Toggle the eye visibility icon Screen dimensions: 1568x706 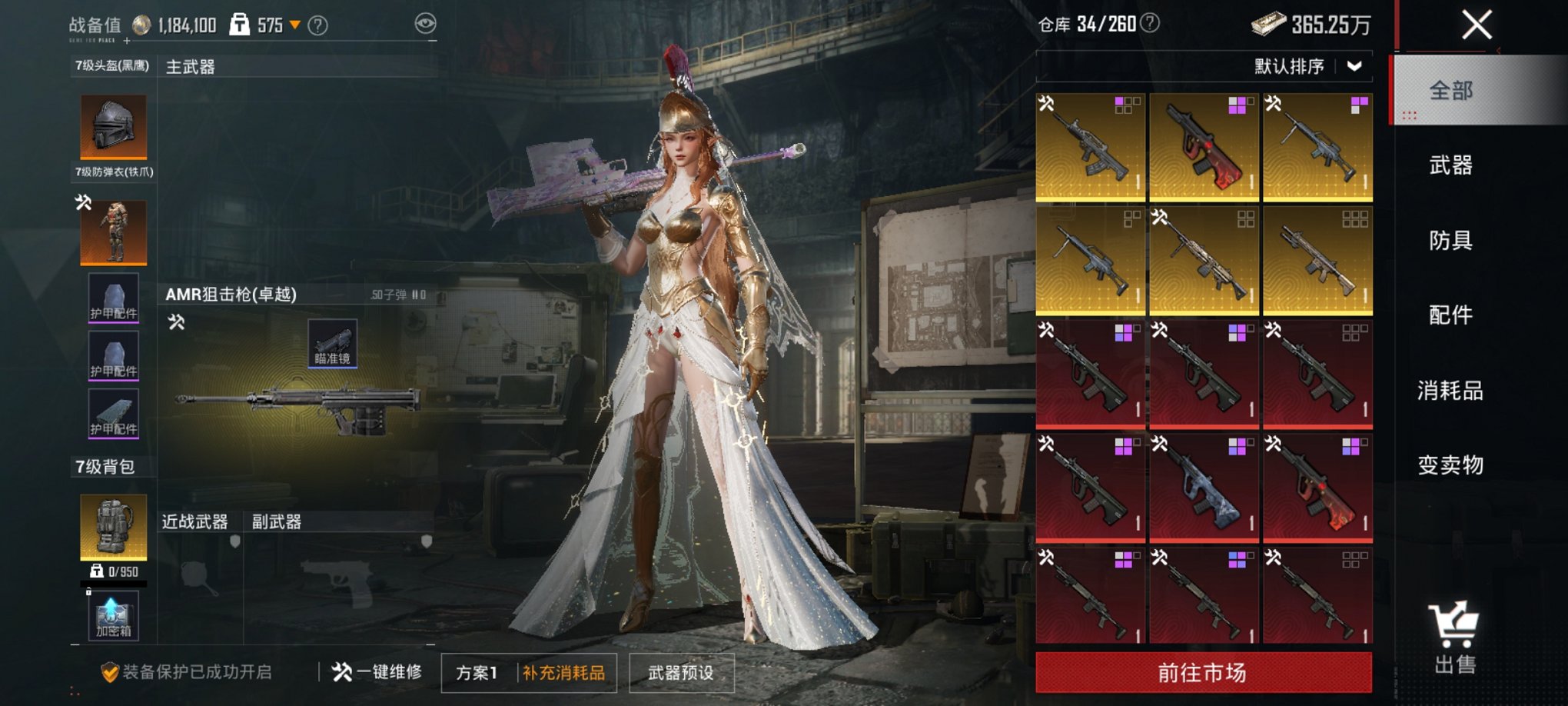[425, 24]
